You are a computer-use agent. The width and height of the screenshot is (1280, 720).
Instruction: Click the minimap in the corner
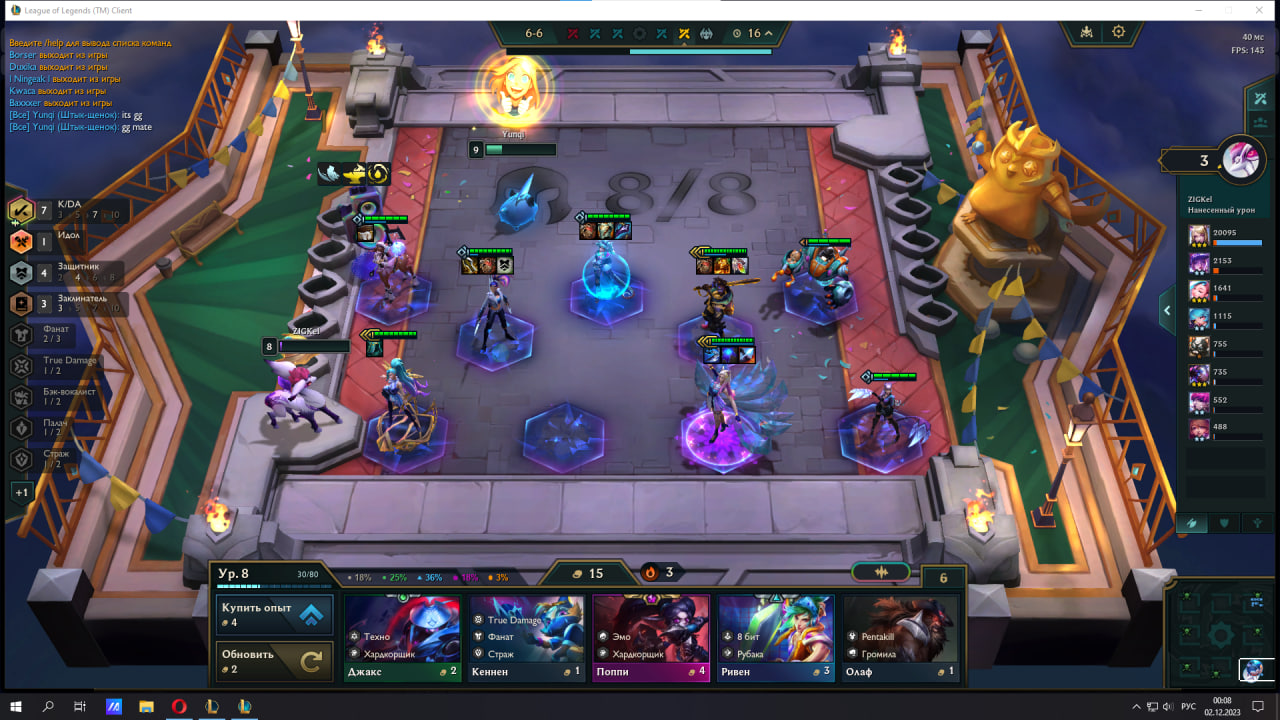tap(1220, 632)
